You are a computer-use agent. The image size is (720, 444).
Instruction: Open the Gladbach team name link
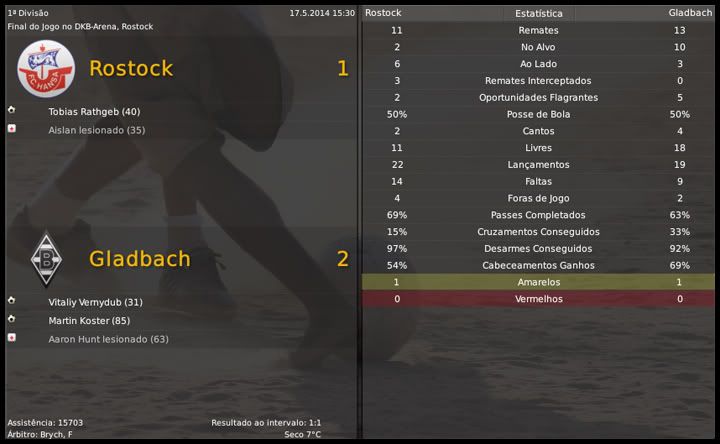(139, 258)
